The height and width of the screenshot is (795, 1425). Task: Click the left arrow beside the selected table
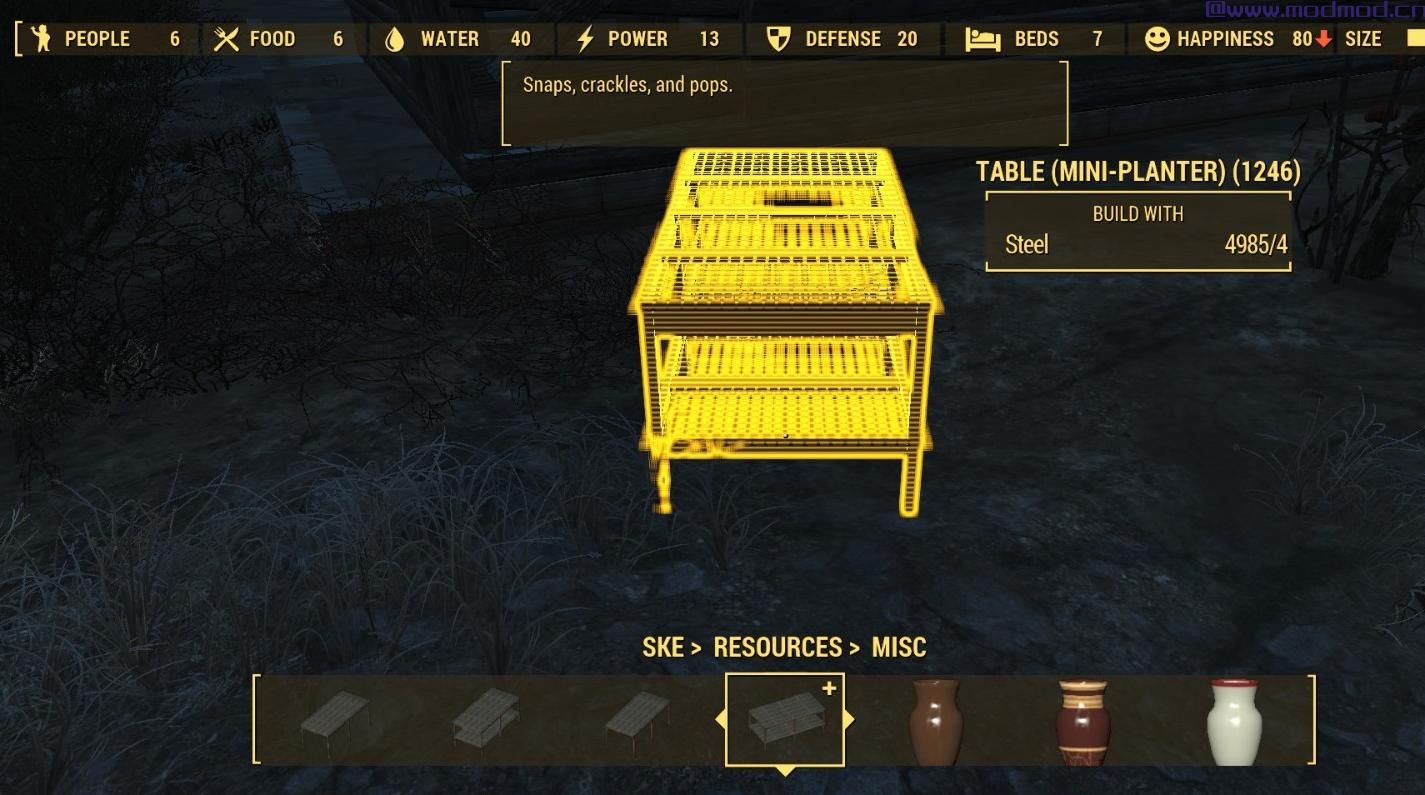720,720
